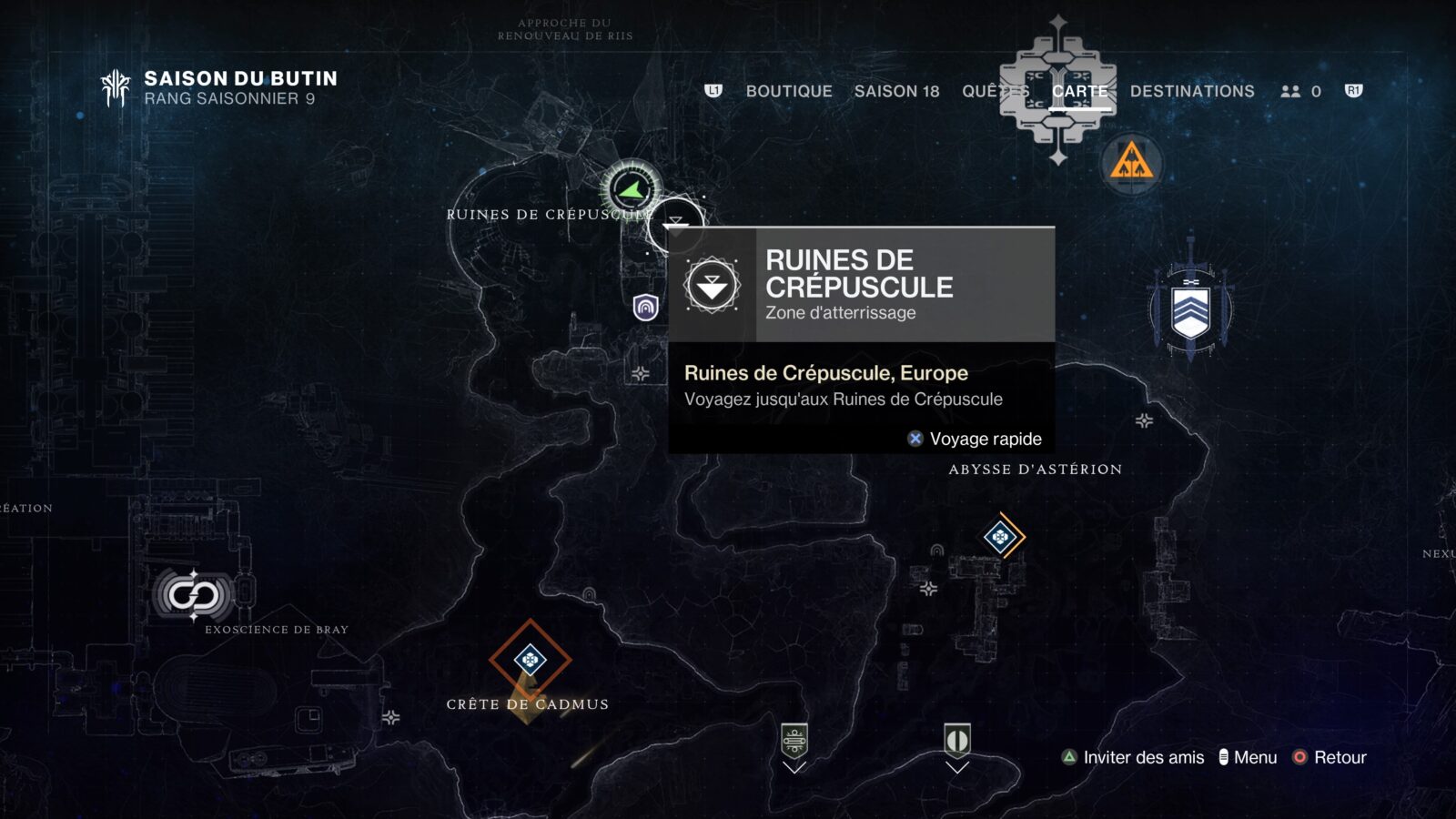Select the Crête de Cadmus quest diamond marker
1456x819 pixels.
[x=530, y=659]
